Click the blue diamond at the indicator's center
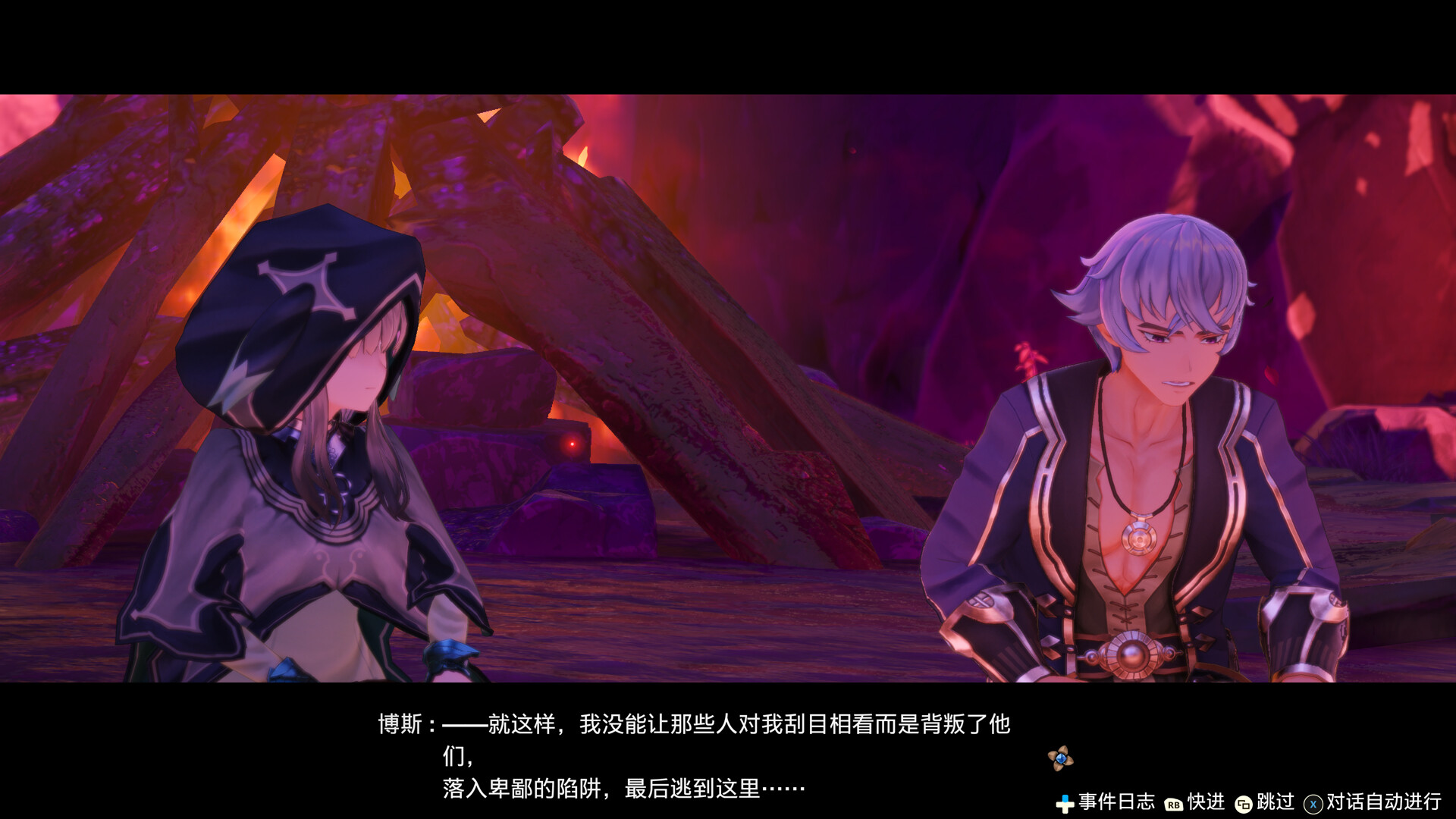Image resolution: width=1456 pixels, height=819 pixels. (1059, 757)
